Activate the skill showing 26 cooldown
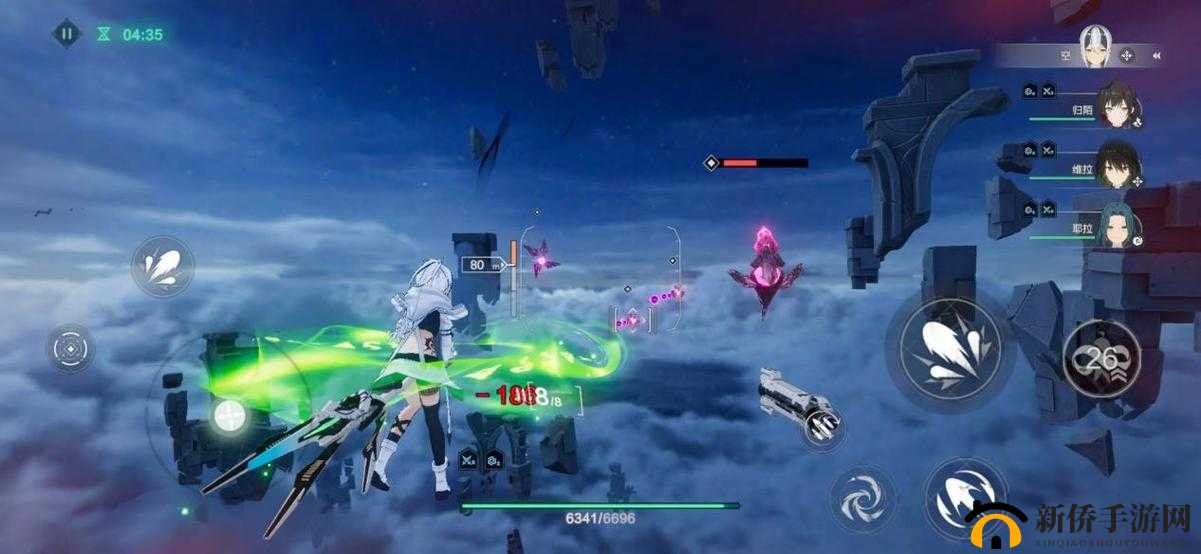The width and height of the screenshot is (1201, 554). click(1102, 357)
